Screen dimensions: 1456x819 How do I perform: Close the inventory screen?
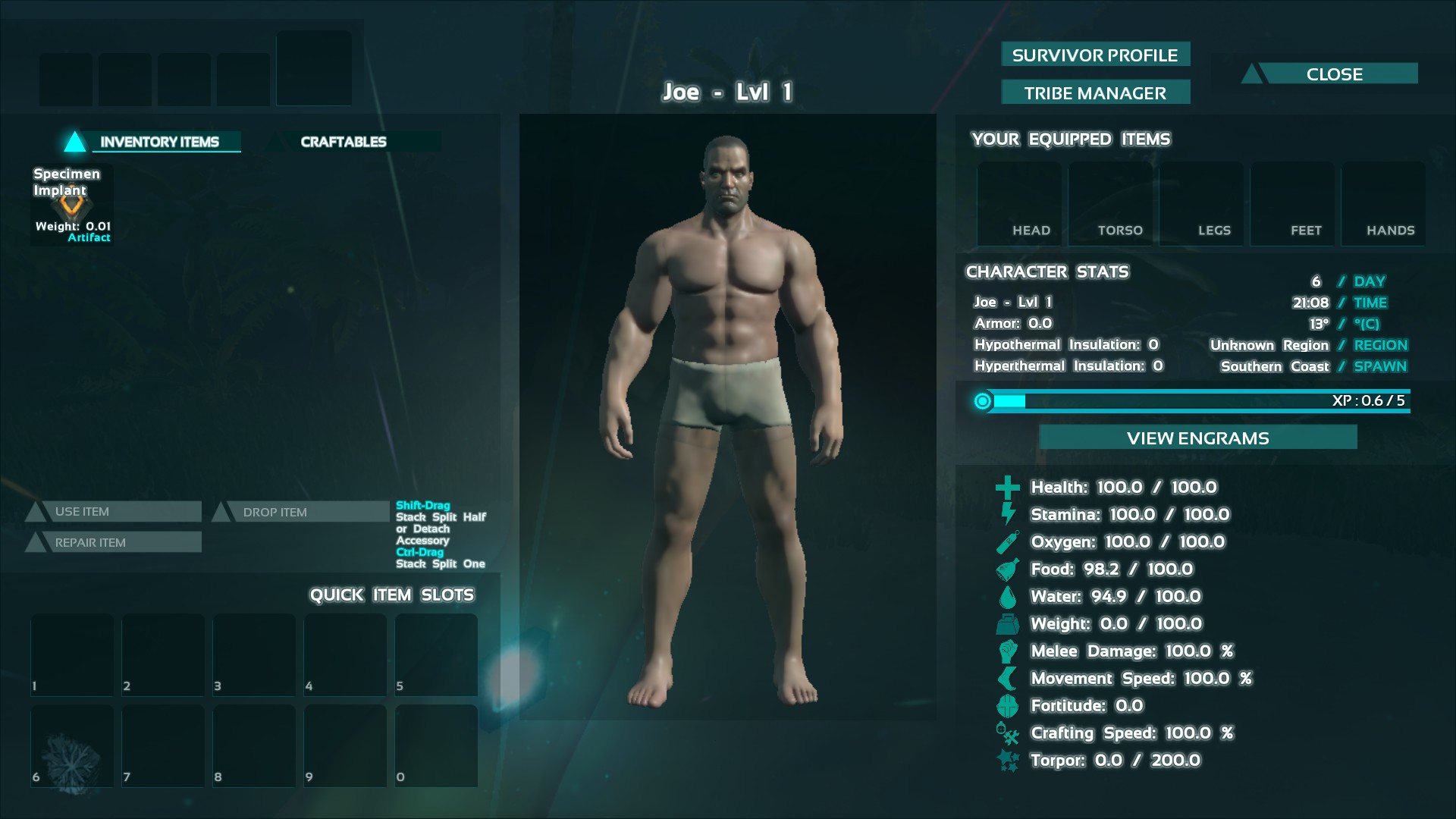pyautogui.click(x=1334, y=74)
